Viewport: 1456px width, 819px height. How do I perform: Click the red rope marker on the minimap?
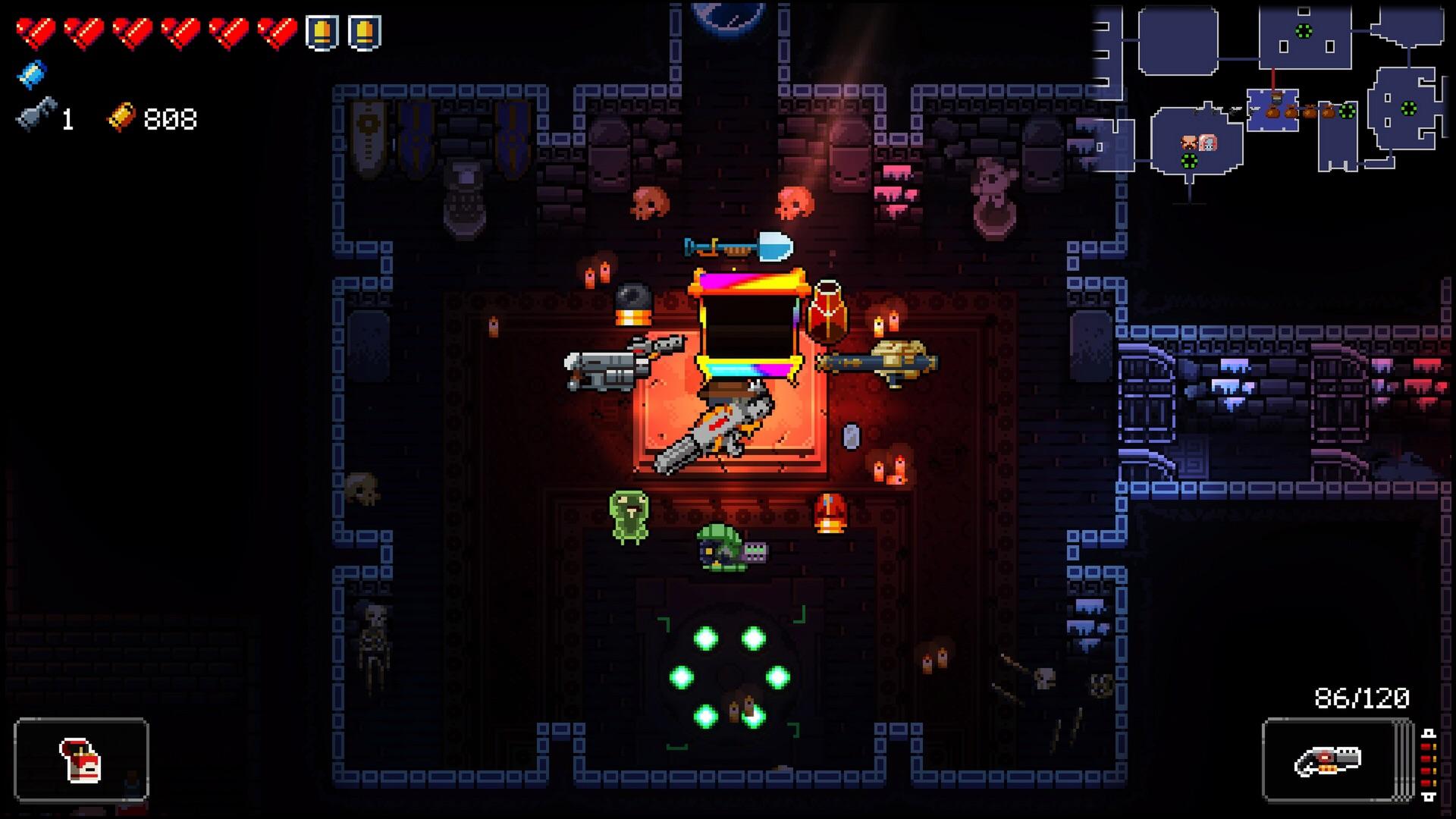pos(1274,80)
